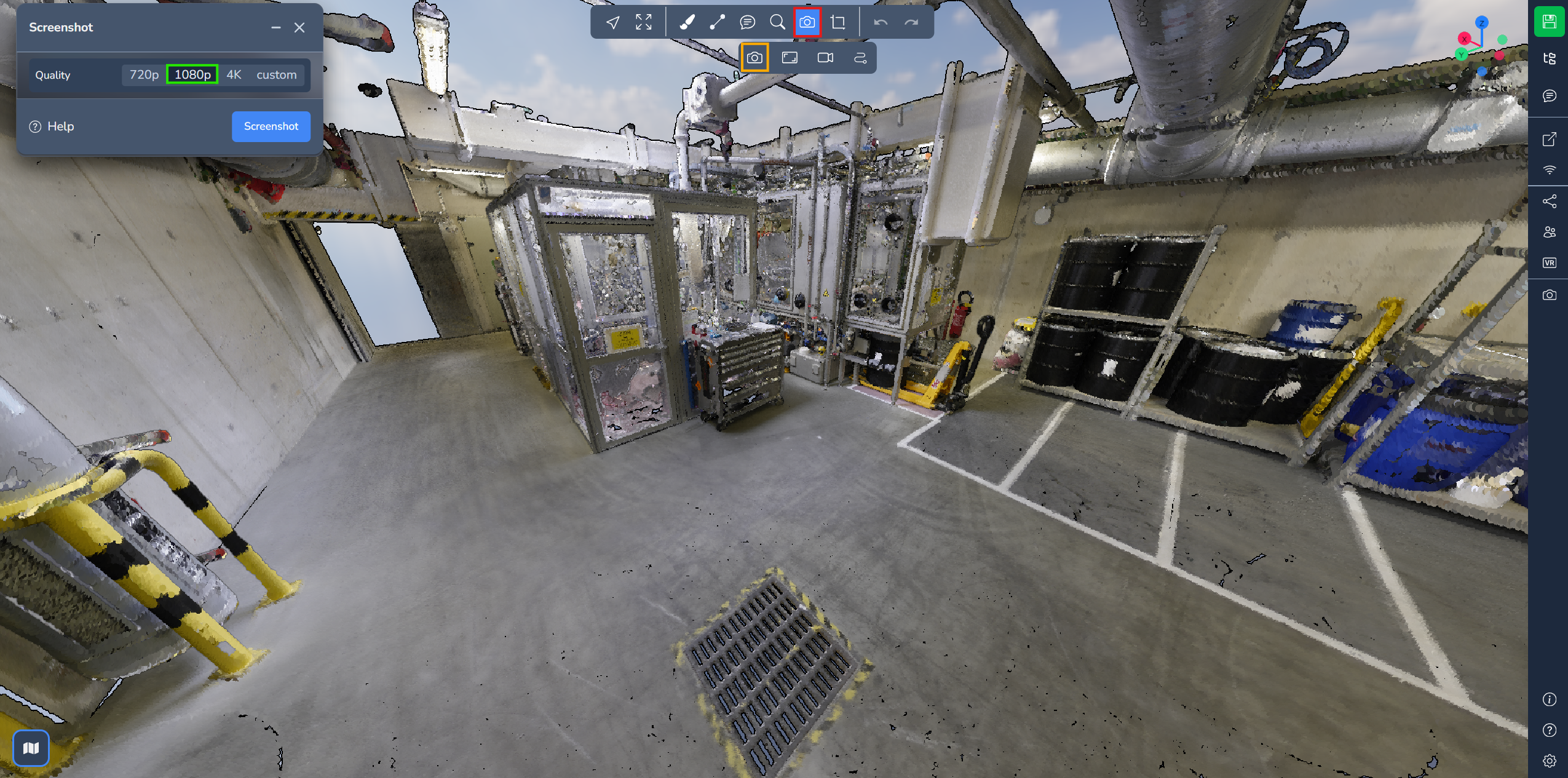Open the settings gear

1549,761
